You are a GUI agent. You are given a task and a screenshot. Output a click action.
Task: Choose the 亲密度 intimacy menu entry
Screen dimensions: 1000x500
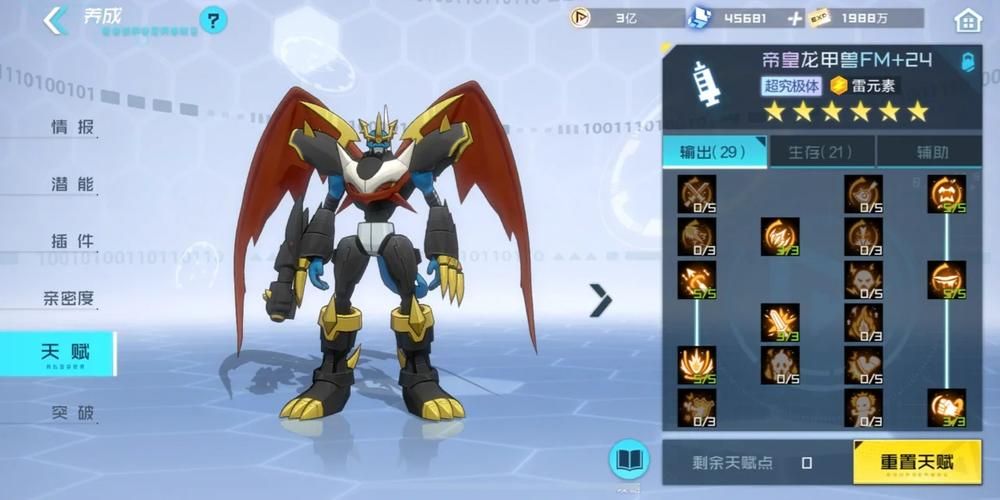coord(69,298)
